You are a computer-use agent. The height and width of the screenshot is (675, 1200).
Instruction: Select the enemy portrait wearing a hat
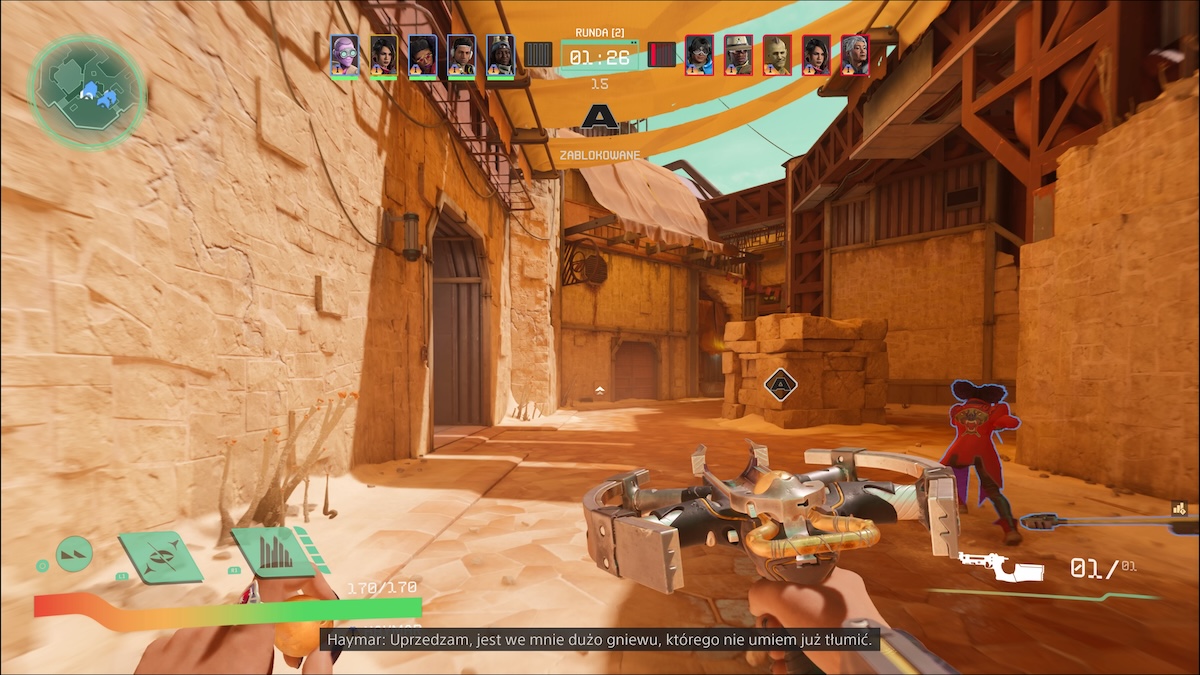click(x=738, y=55)
